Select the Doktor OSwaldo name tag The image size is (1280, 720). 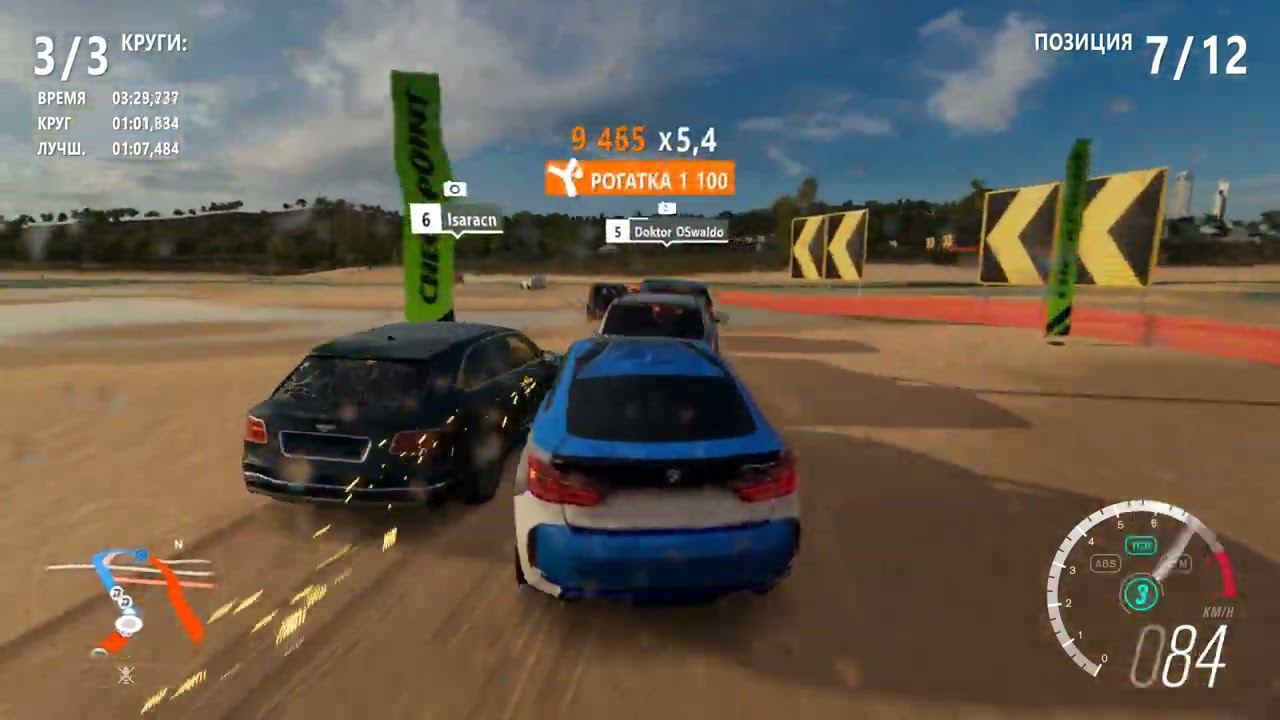coord(667,231)
